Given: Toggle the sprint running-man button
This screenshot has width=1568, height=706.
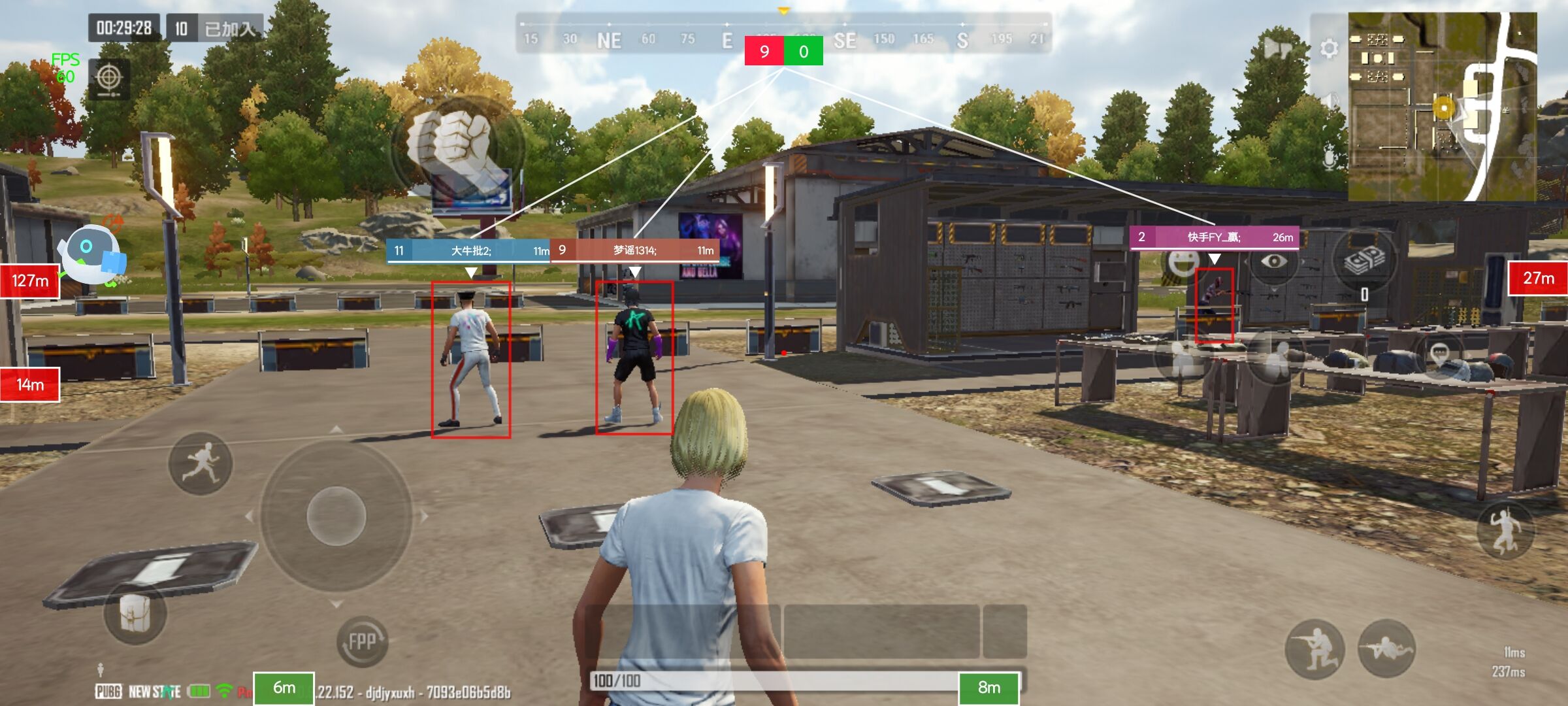Looking at the screenshot, I should pos(201,463).
